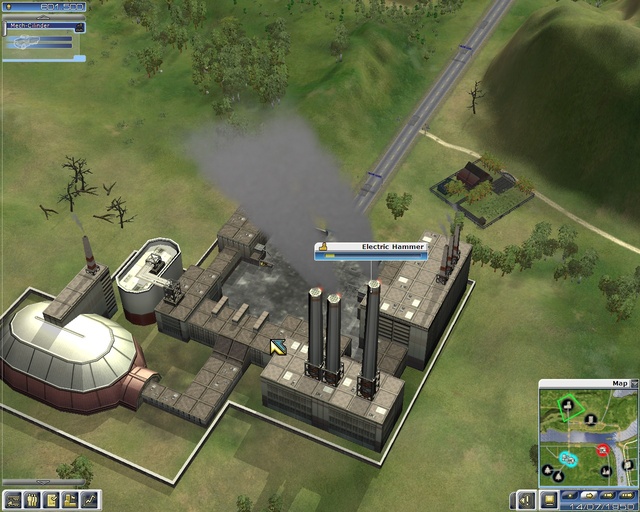
Task: Open the yellow monitor menu button
Action: point(548,499)
